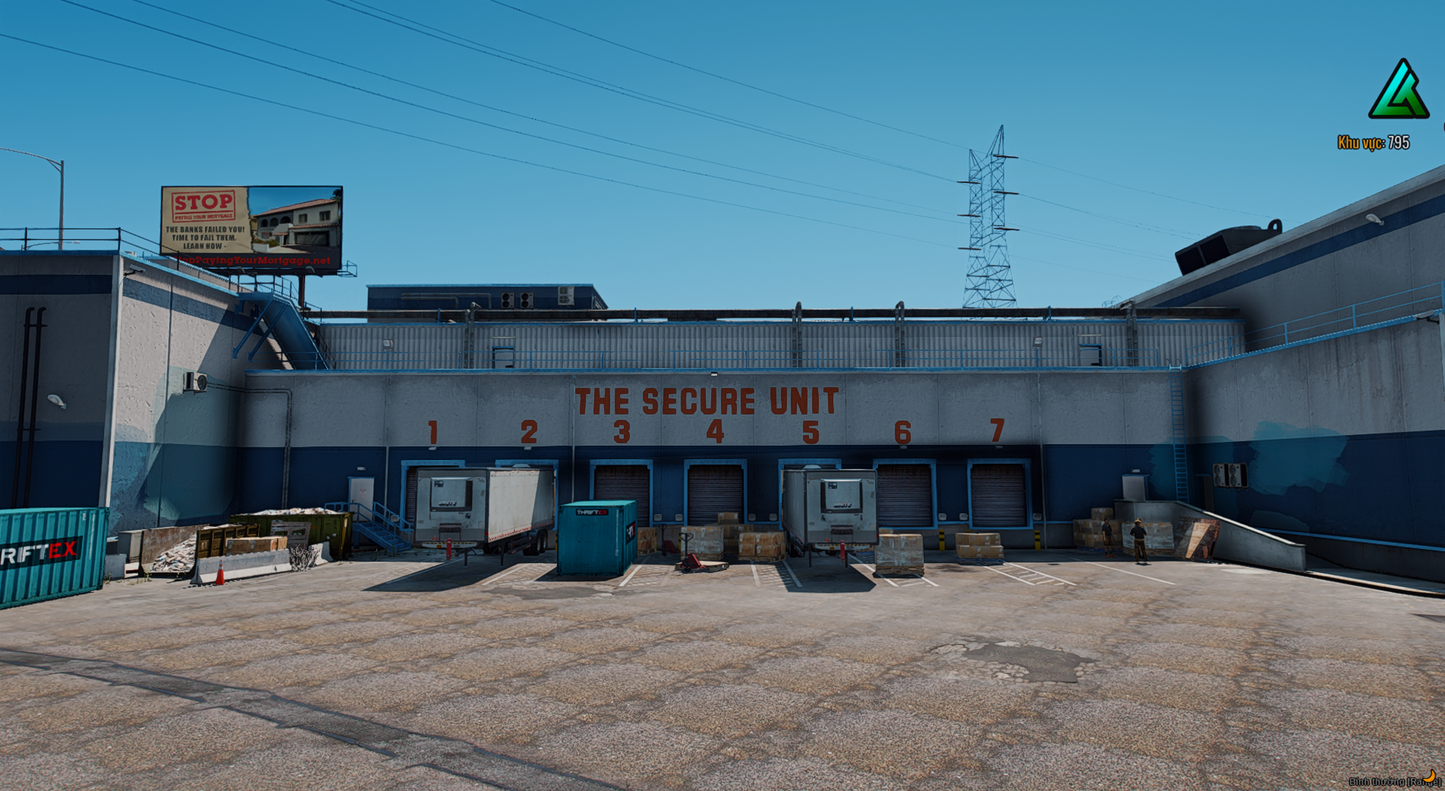Select the orange crescent moon icon
1445x791 pixels.
(x=1430, y=776)
